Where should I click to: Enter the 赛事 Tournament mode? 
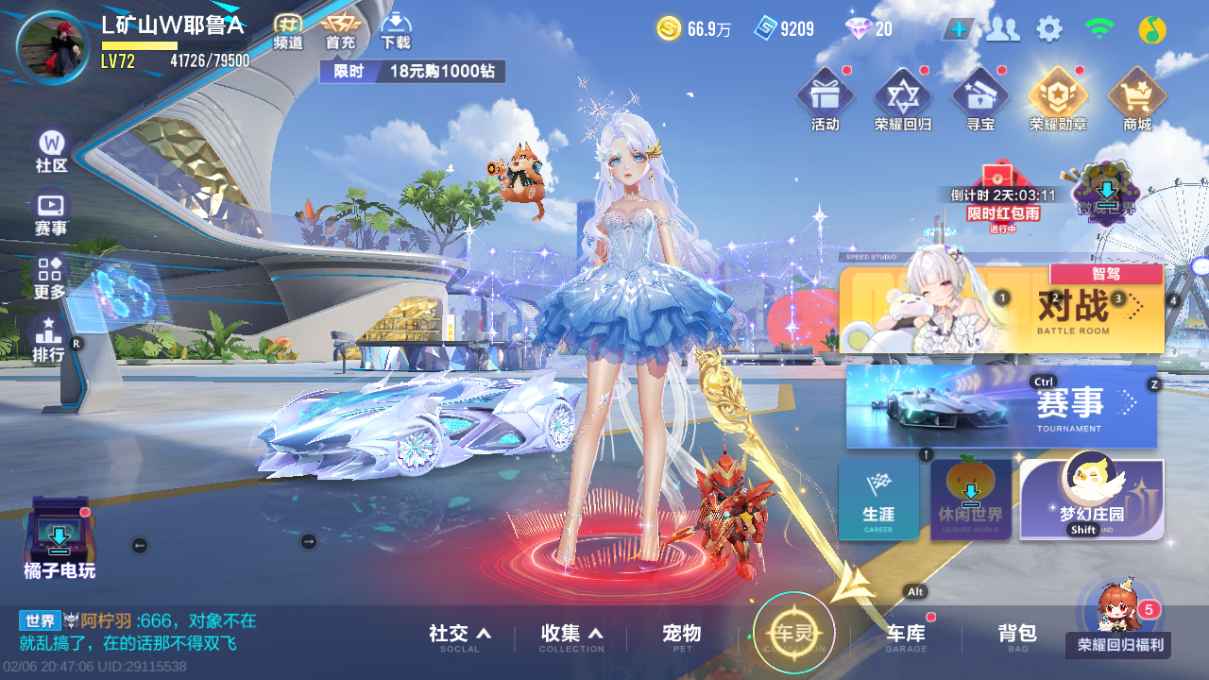click(x=1000, y=406)
